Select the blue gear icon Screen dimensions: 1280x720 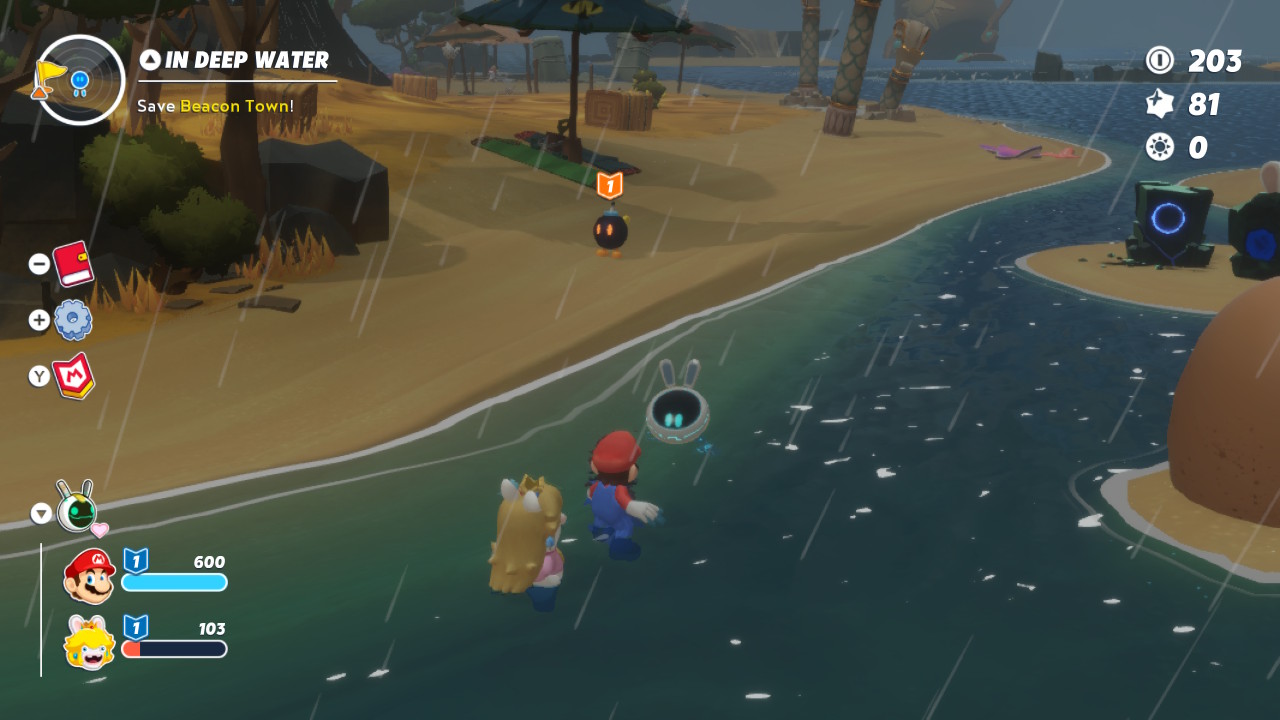[73, 320]
